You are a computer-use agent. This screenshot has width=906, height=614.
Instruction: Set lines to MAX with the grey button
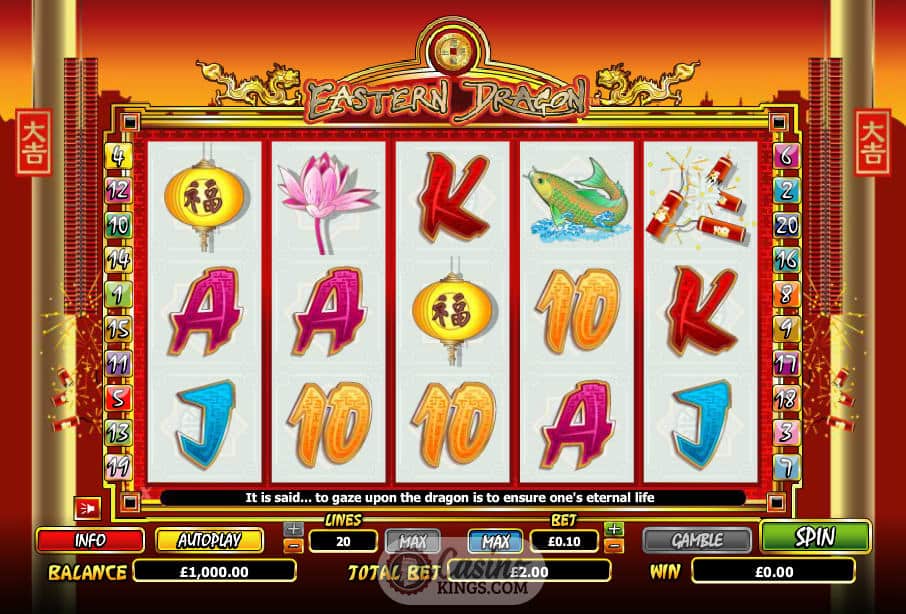pyautogui.click(x=413, y=541)
